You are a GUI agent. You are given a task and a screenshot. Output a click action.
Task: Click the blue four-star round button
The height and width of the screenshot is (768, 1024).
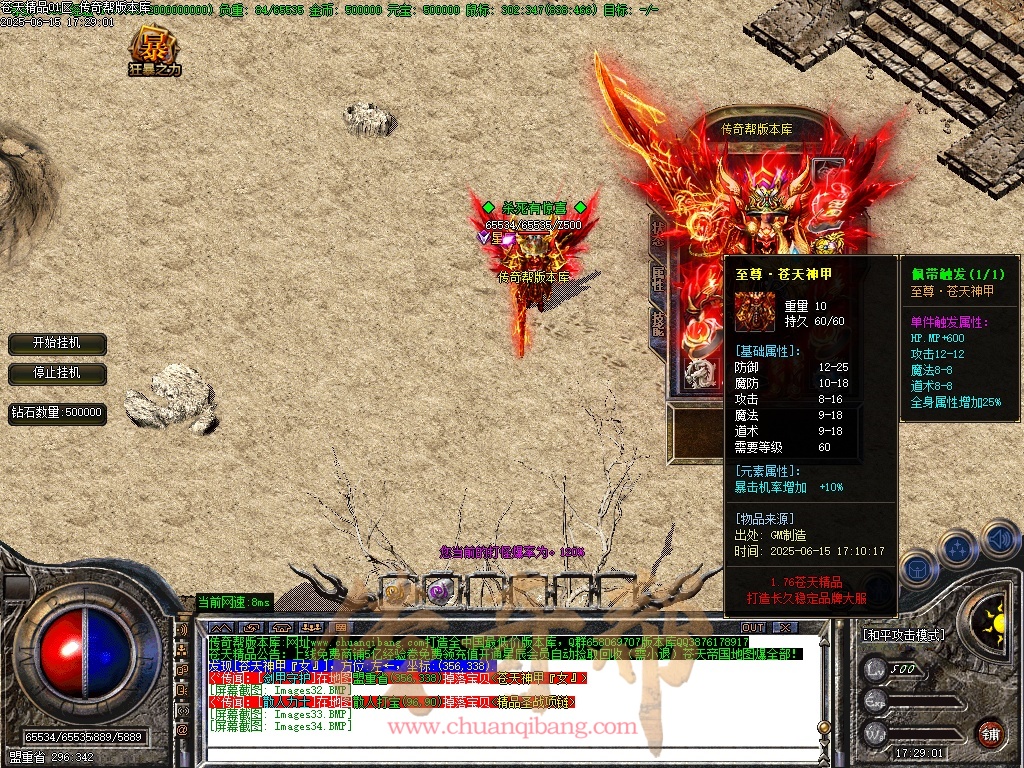coord(957,548)
